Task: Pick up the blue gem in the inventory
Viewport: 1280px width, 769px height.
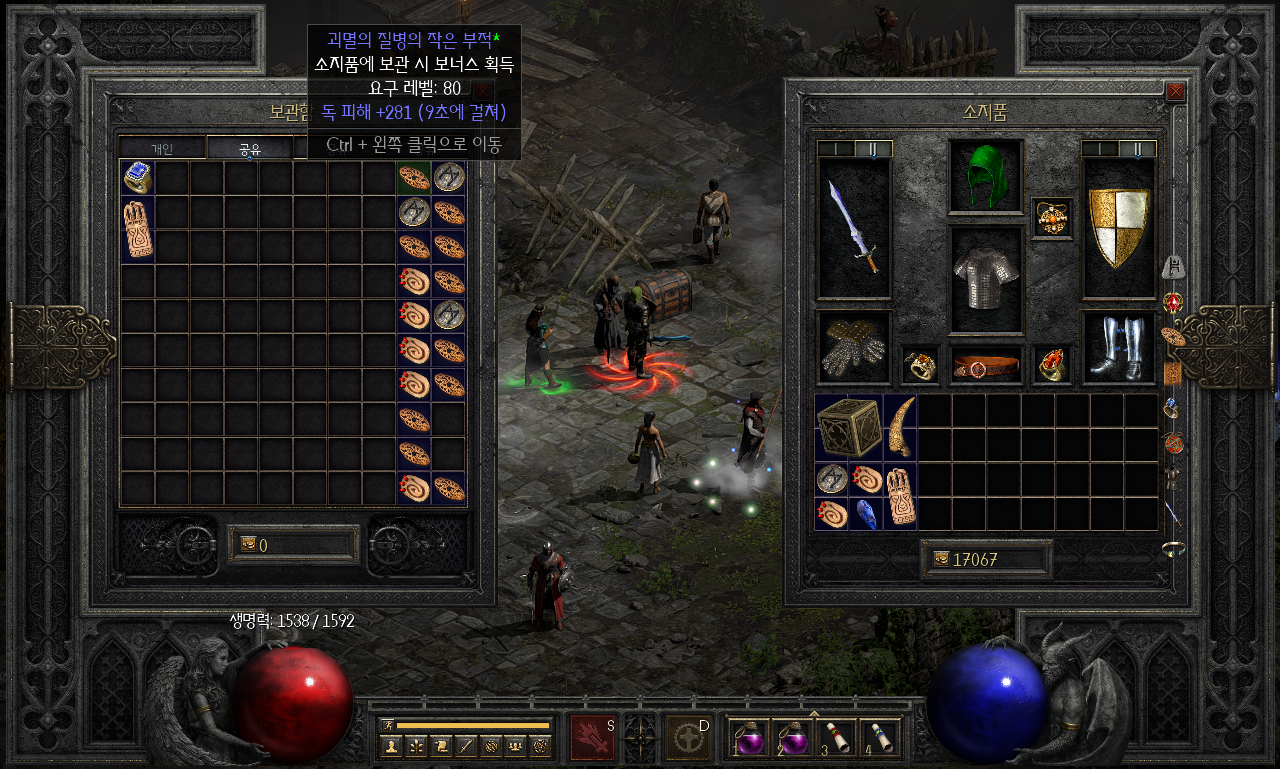Action: [865, 513]
